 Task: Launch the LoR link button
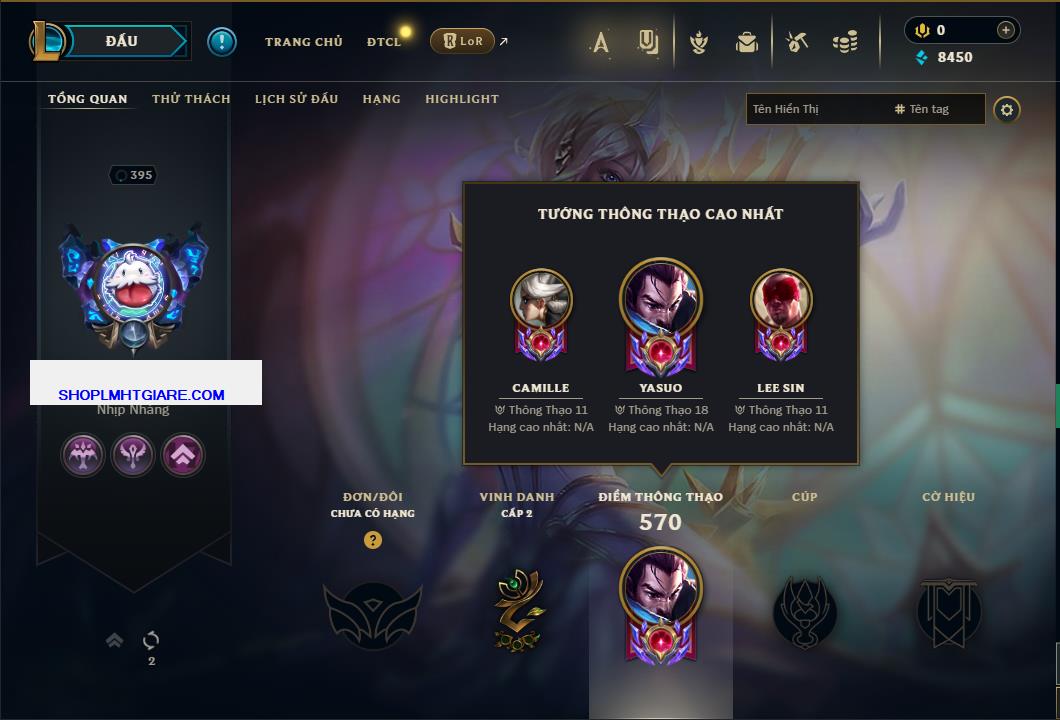pos(462,41)
